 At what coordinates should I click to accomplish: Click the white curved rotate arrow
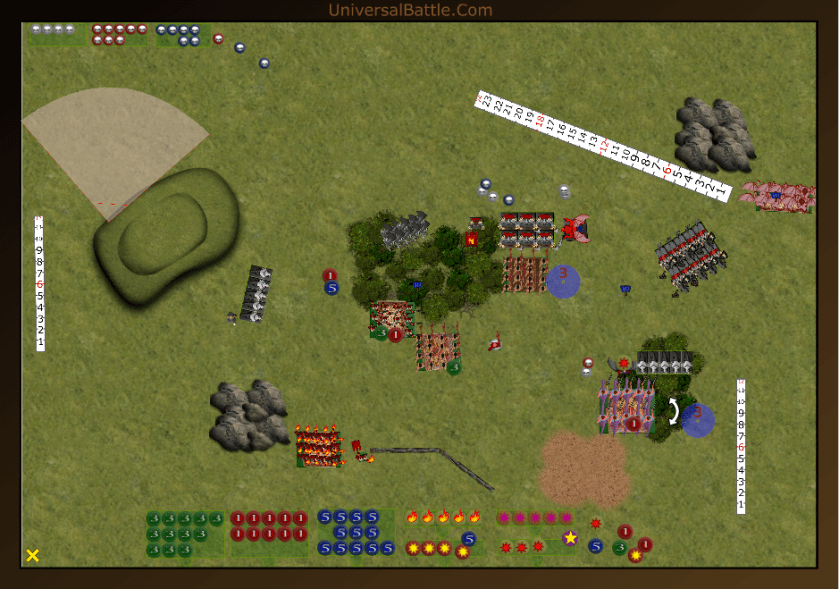click(674, 411)
